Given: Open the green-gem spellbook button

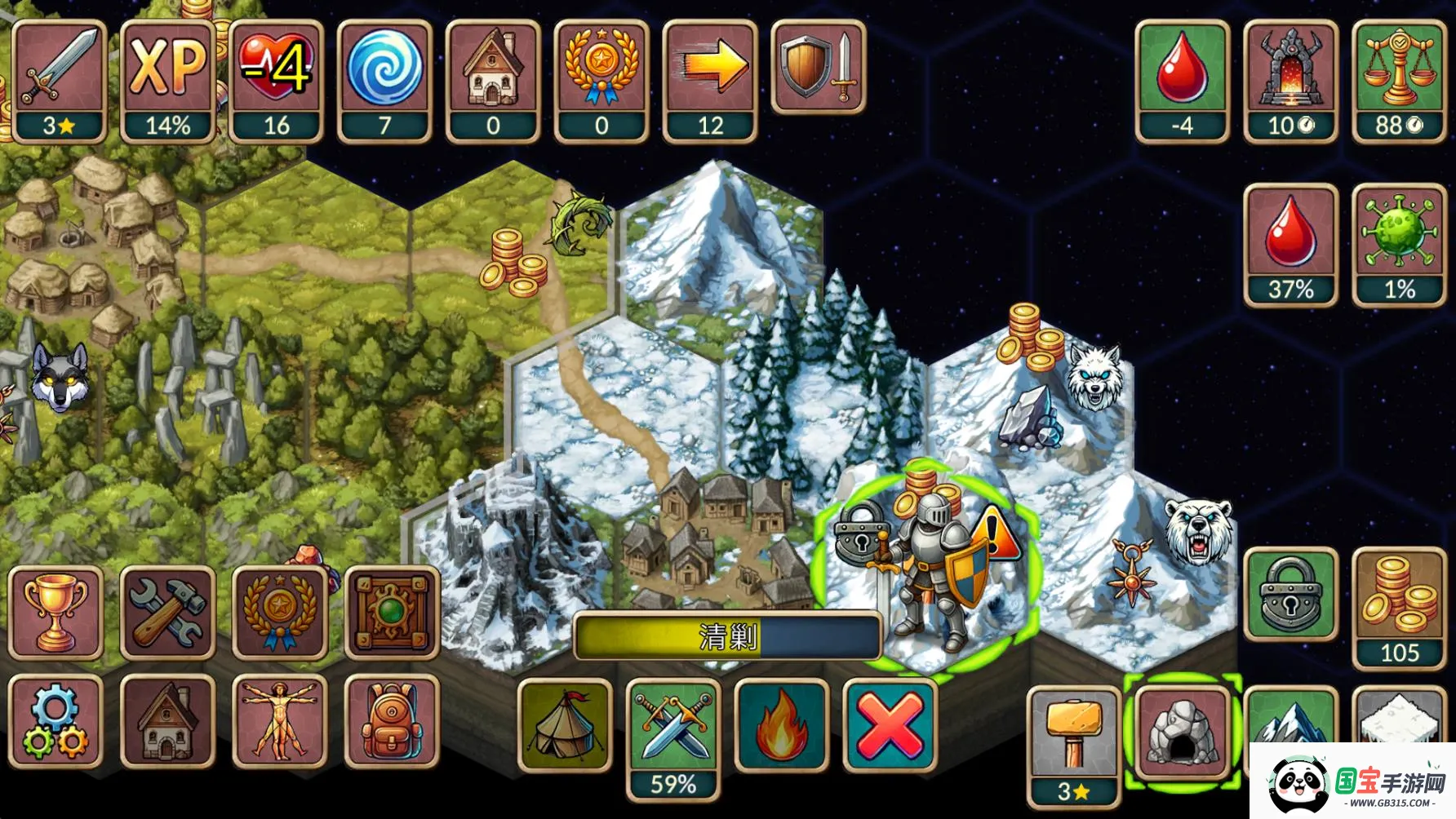Looking at the screenshot, I should [393, 613].
